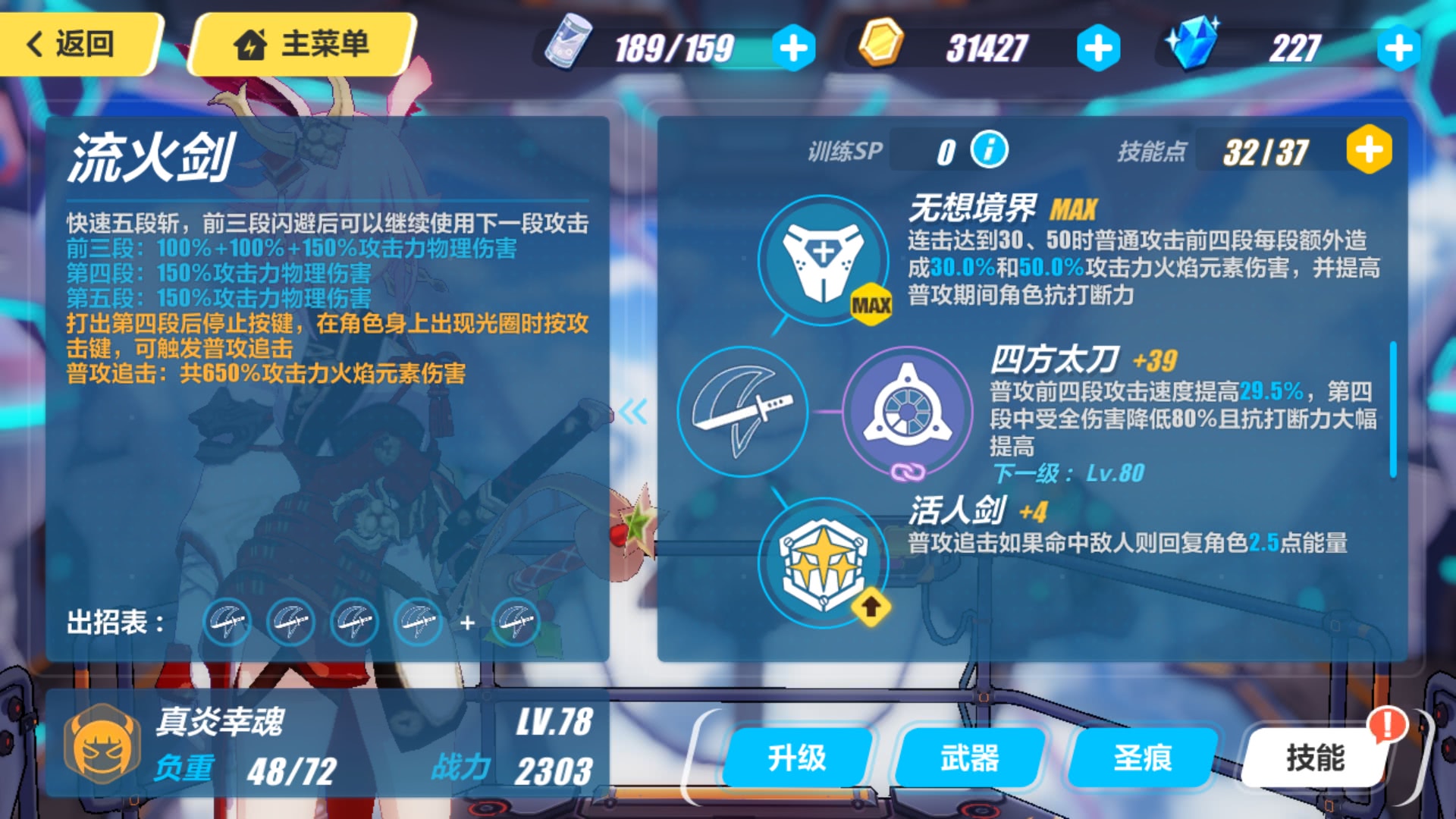Screen dimensions: 1456x819
Task: Click the 升级 button
Action: pyautogui.click(x=799, y=756)
